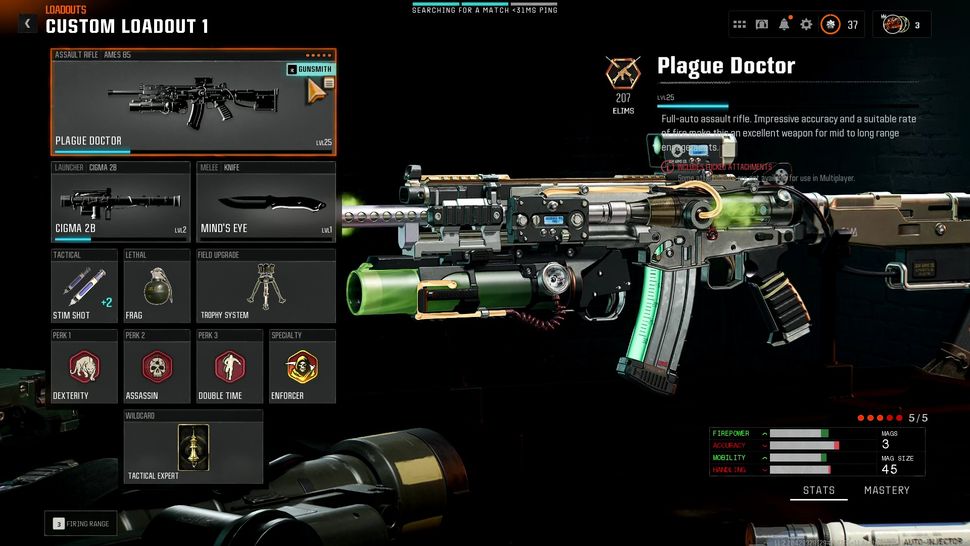Open notifications via the bell icon
The height and width of the screenshot is (546, 970).
(784, 24)
